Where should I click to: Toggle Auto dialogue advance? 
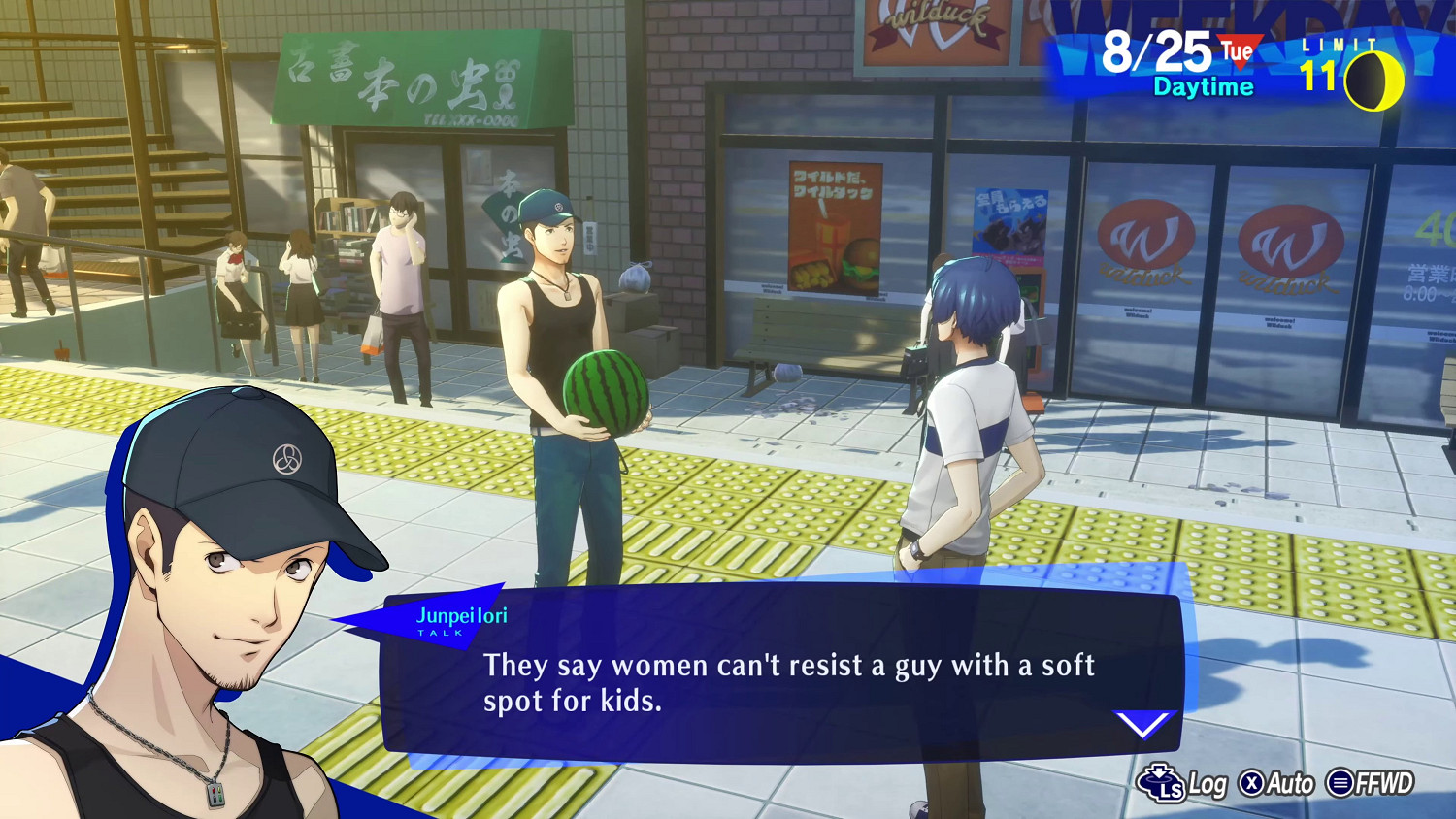pos(1276,783)
